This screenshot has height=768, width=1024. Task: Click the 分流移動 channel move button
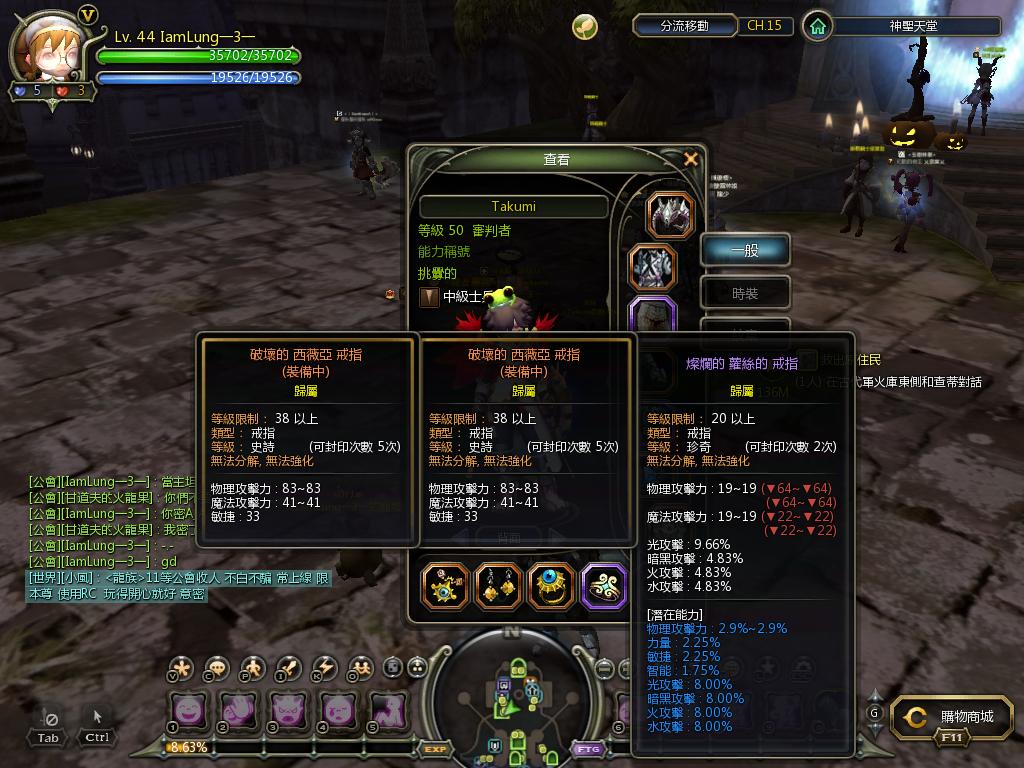point(685,26)
